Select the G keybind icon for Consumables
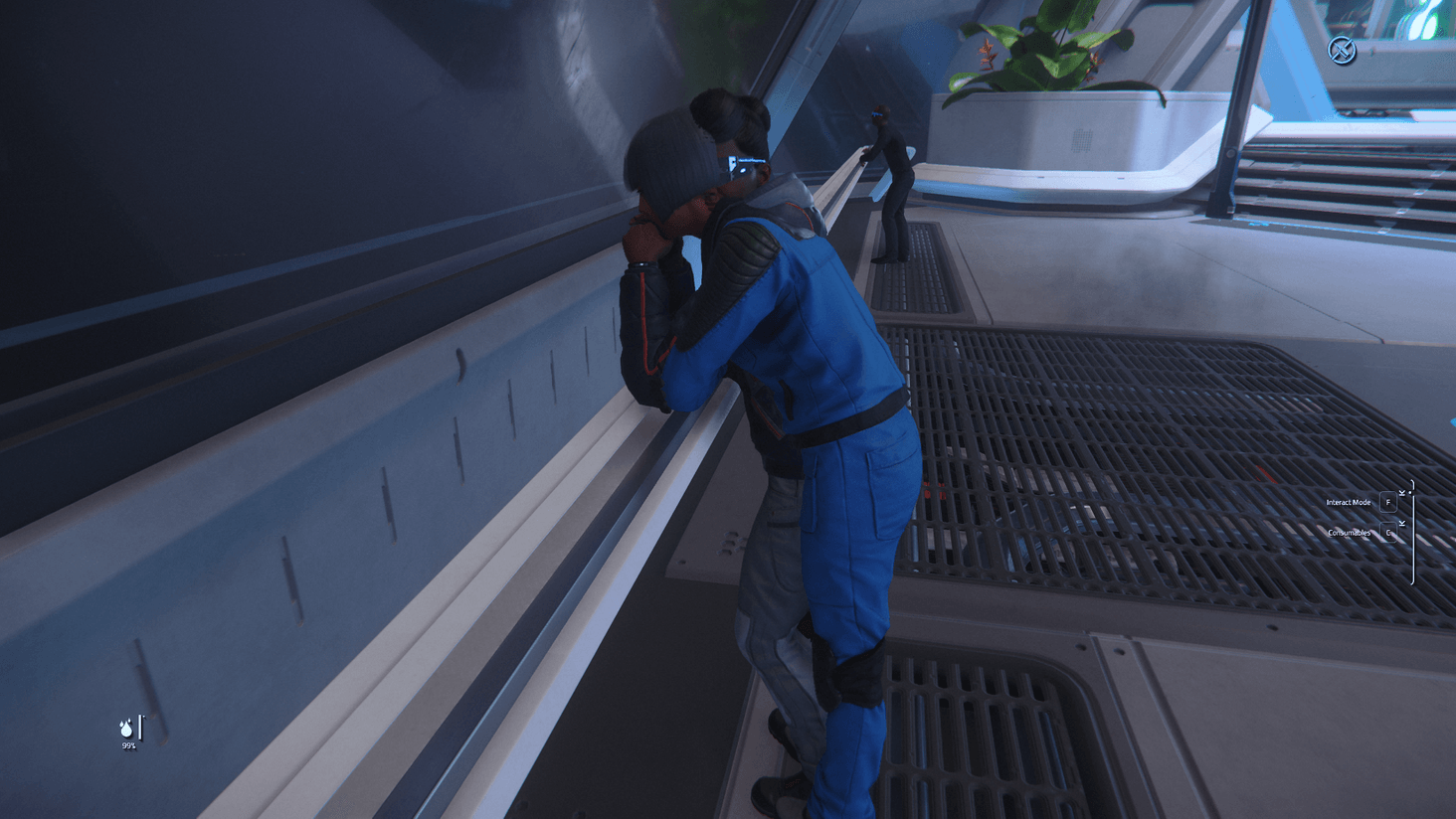The height and width of the screenshot is (819, 1456). coord(1388,532)
